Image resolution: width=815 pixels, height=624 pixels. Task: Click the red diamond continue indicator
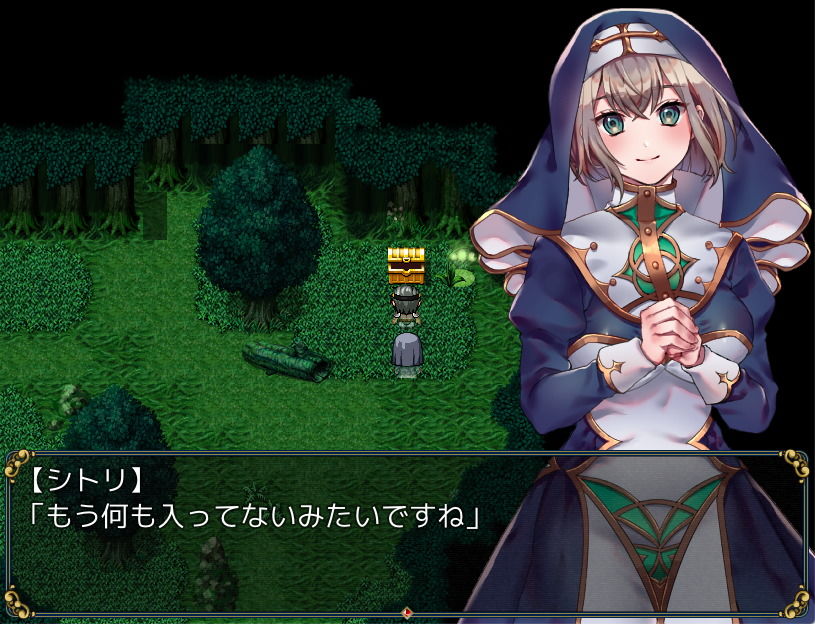(407, 612)
